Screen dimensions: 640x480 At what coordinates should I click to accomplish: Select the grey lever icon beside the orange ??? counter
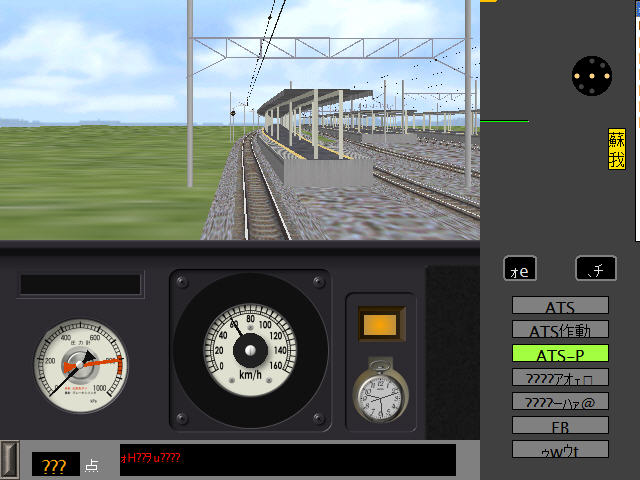click(10, 458)
